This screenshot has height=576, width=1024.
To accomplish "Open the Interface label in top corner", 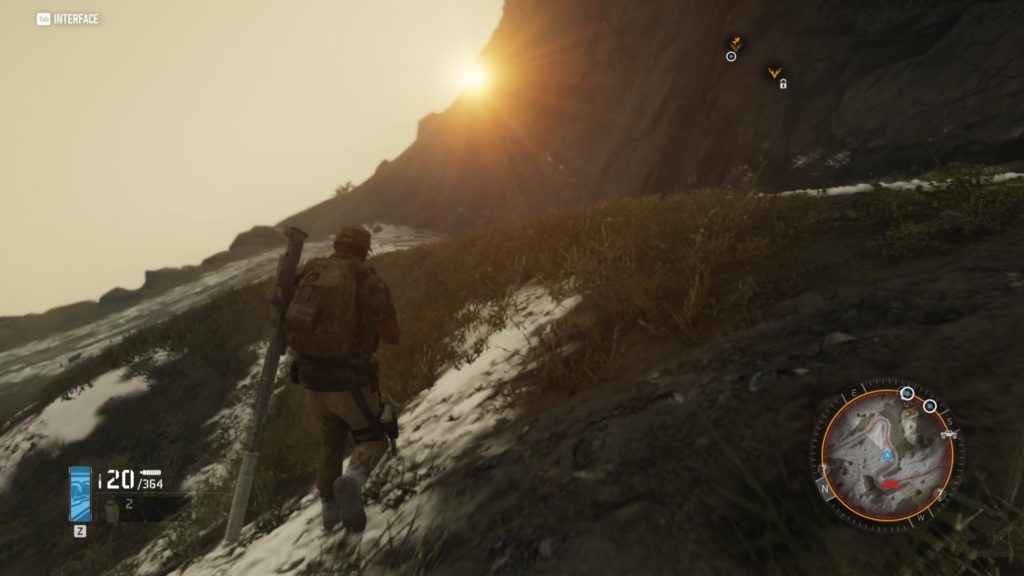I will [x=68, y=18].
